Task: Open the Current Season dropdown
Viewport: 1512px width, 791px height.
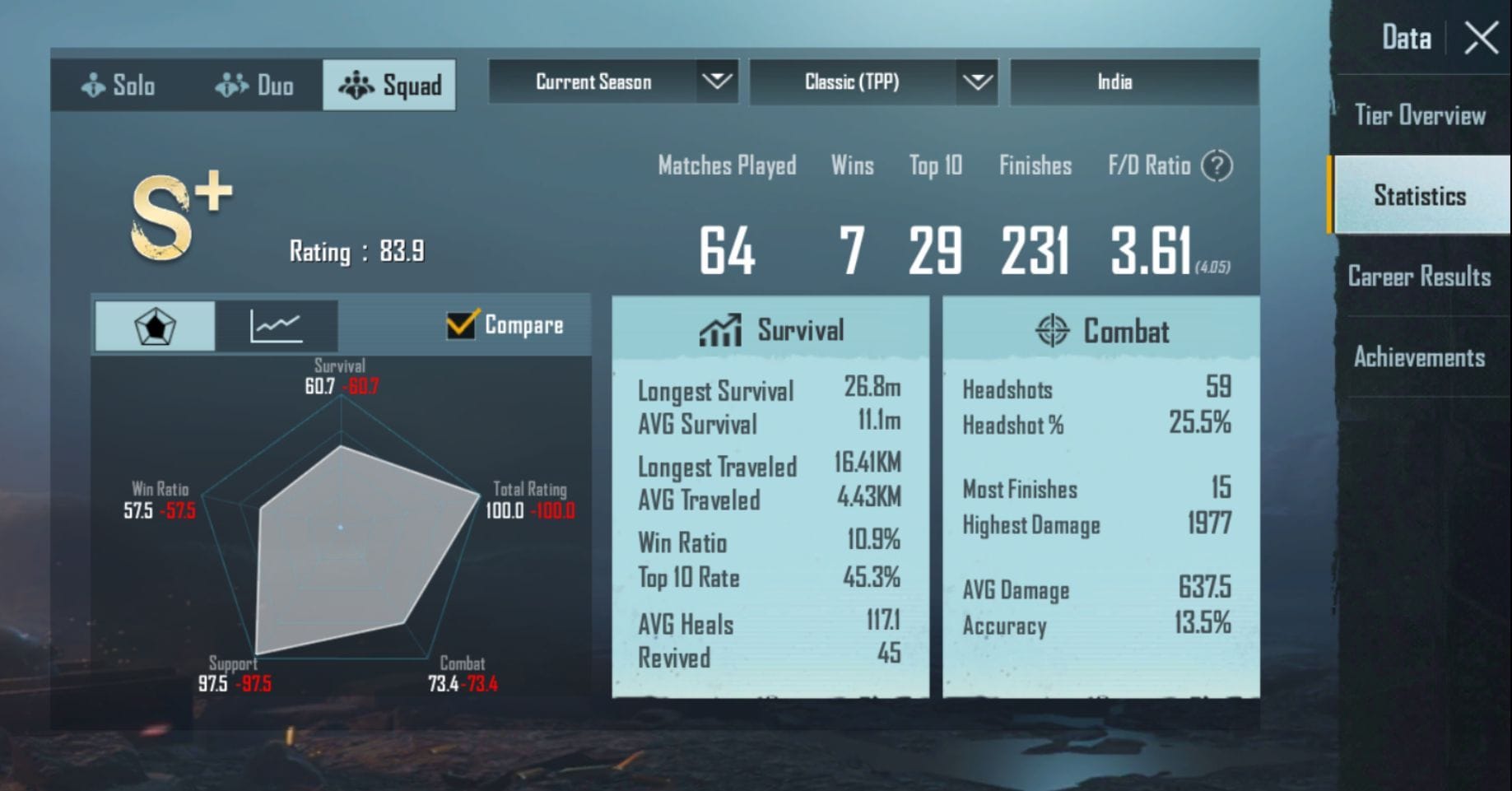Action: 613,81
